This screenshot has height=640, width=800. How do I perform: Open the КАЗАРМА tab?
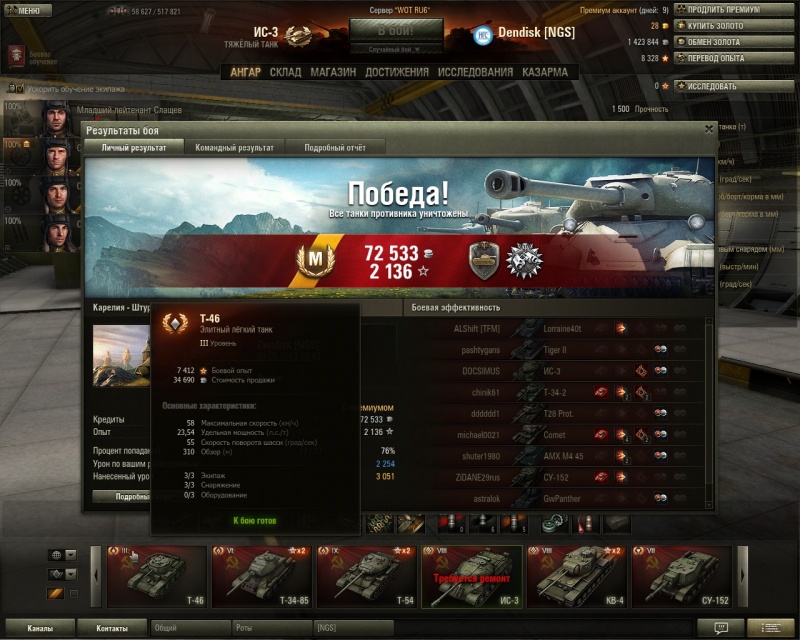pyautogui.click(x=544, y=72)
